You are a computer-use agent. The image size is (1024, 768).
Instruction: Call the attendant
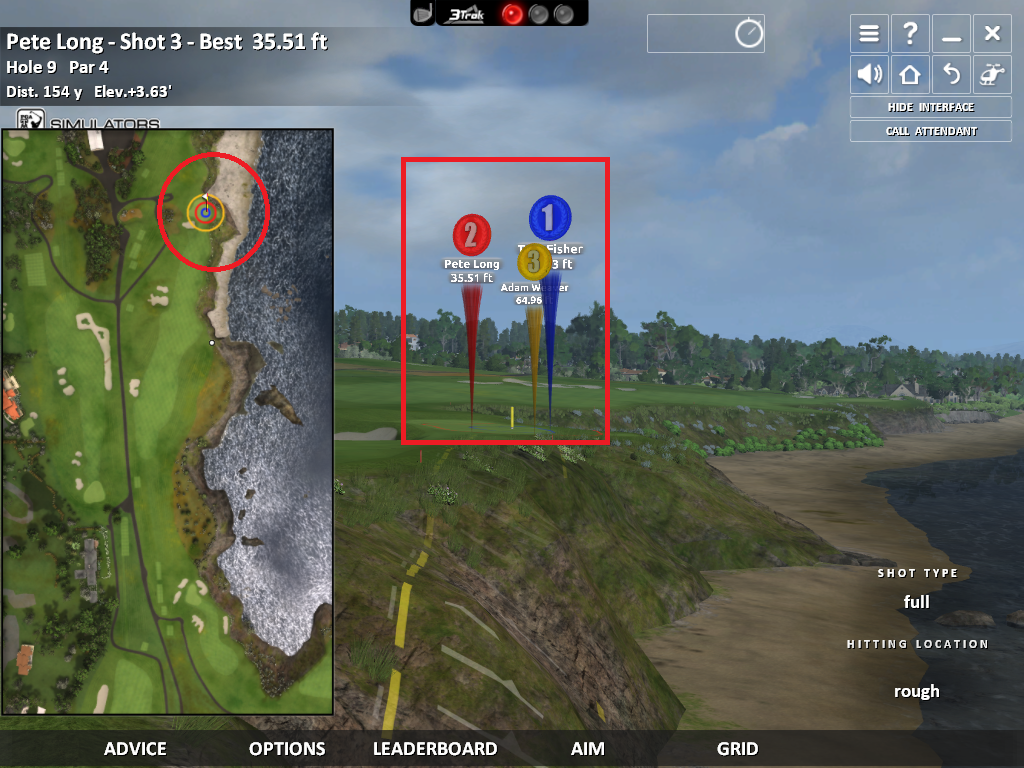[x=930, y=131]
